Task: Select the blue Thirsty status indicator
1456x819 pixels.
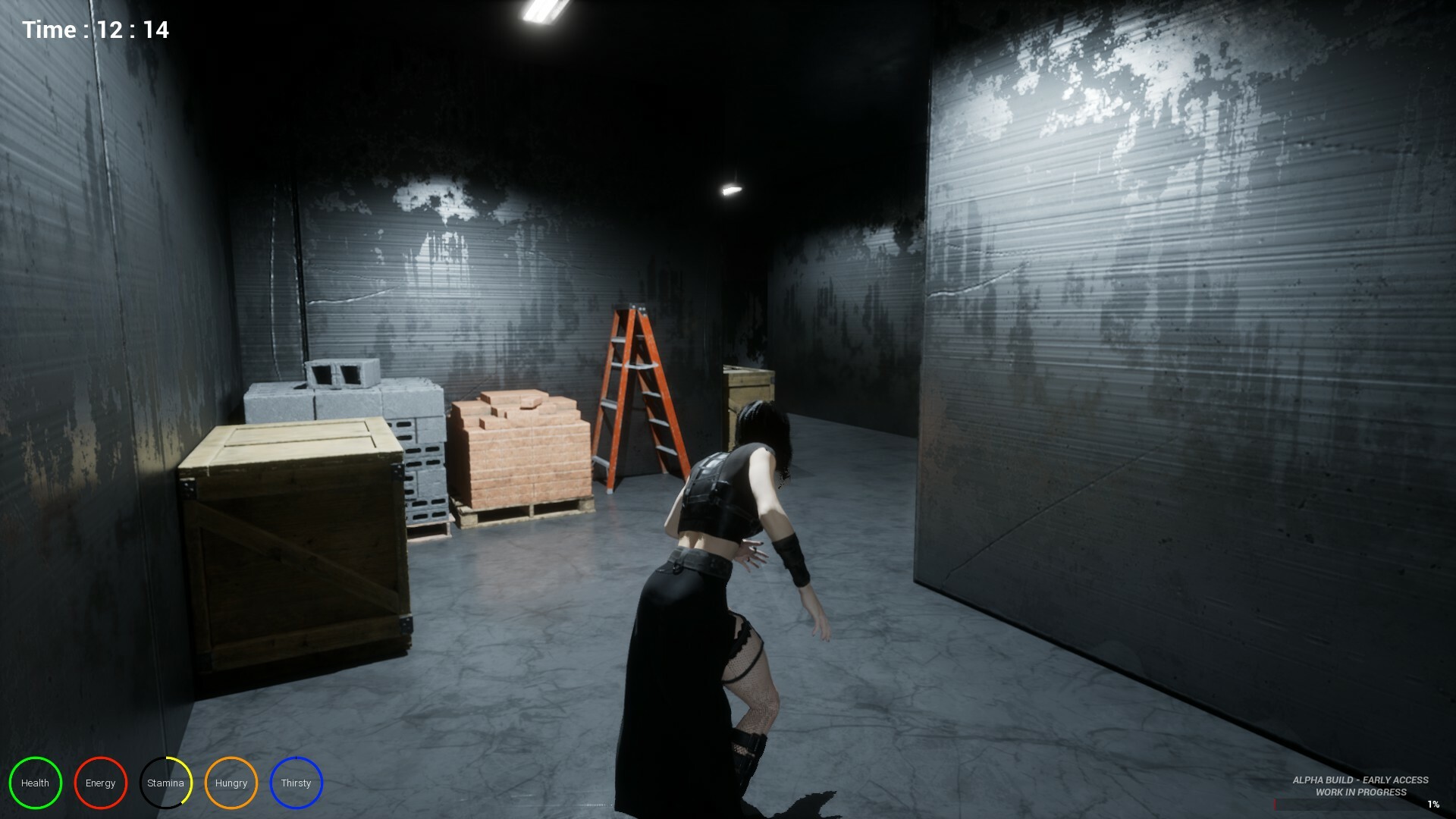Action: click(297, 783)
